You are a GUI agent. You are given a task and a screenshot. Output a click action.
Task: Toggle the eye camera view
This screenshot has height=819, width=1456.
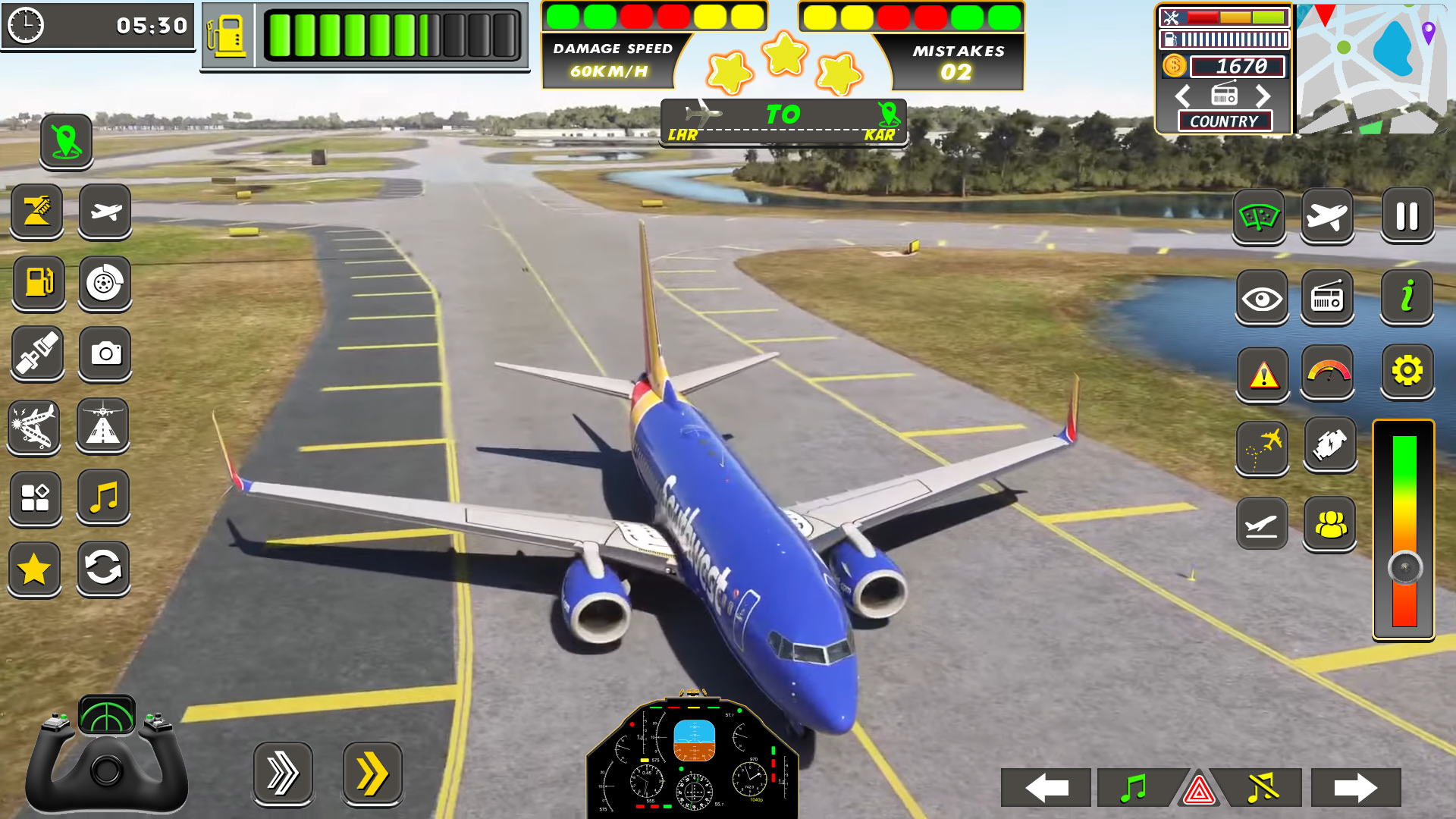pos(1261,298)
